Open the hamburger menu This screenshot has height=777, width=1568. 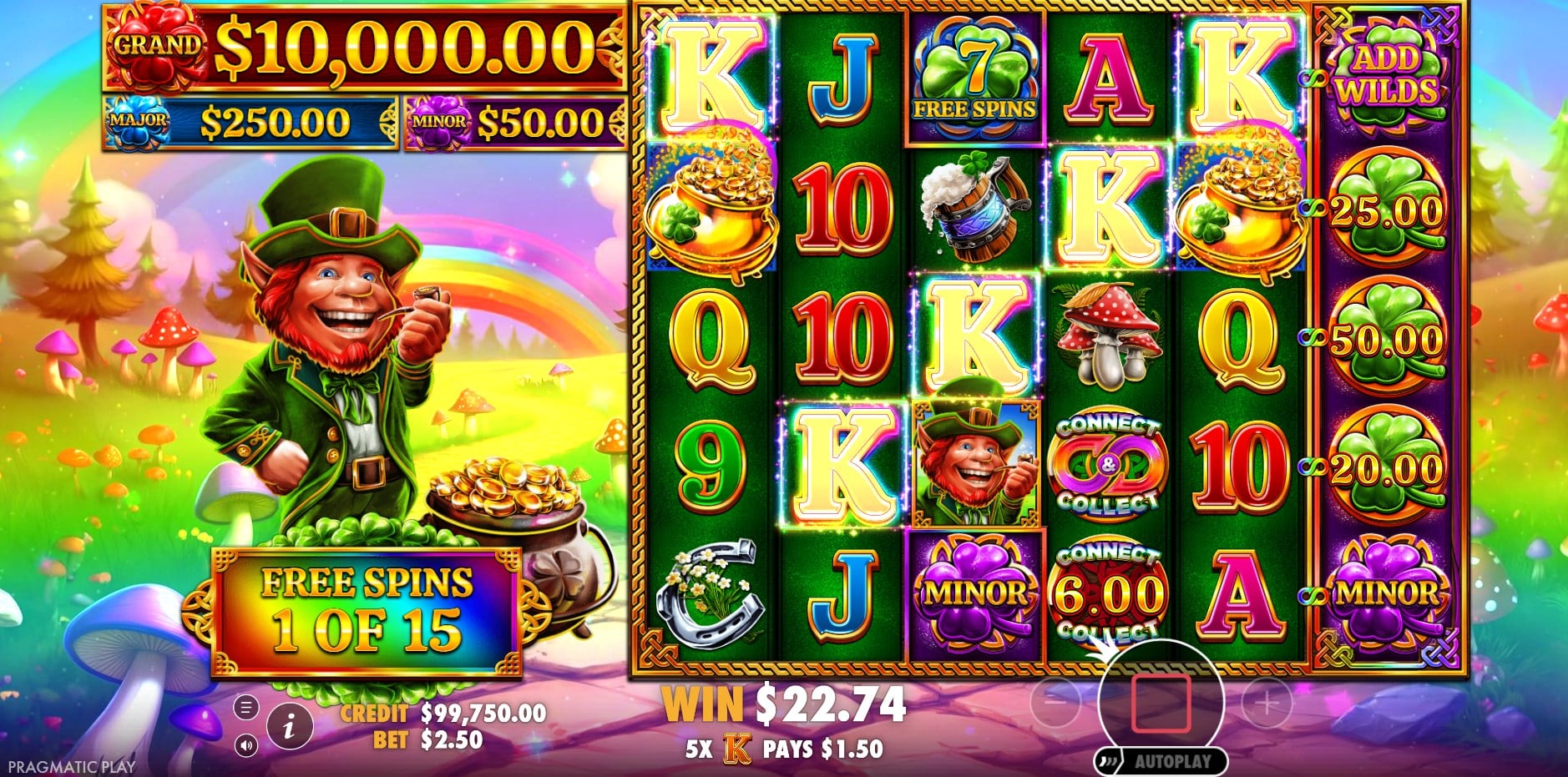245,709
